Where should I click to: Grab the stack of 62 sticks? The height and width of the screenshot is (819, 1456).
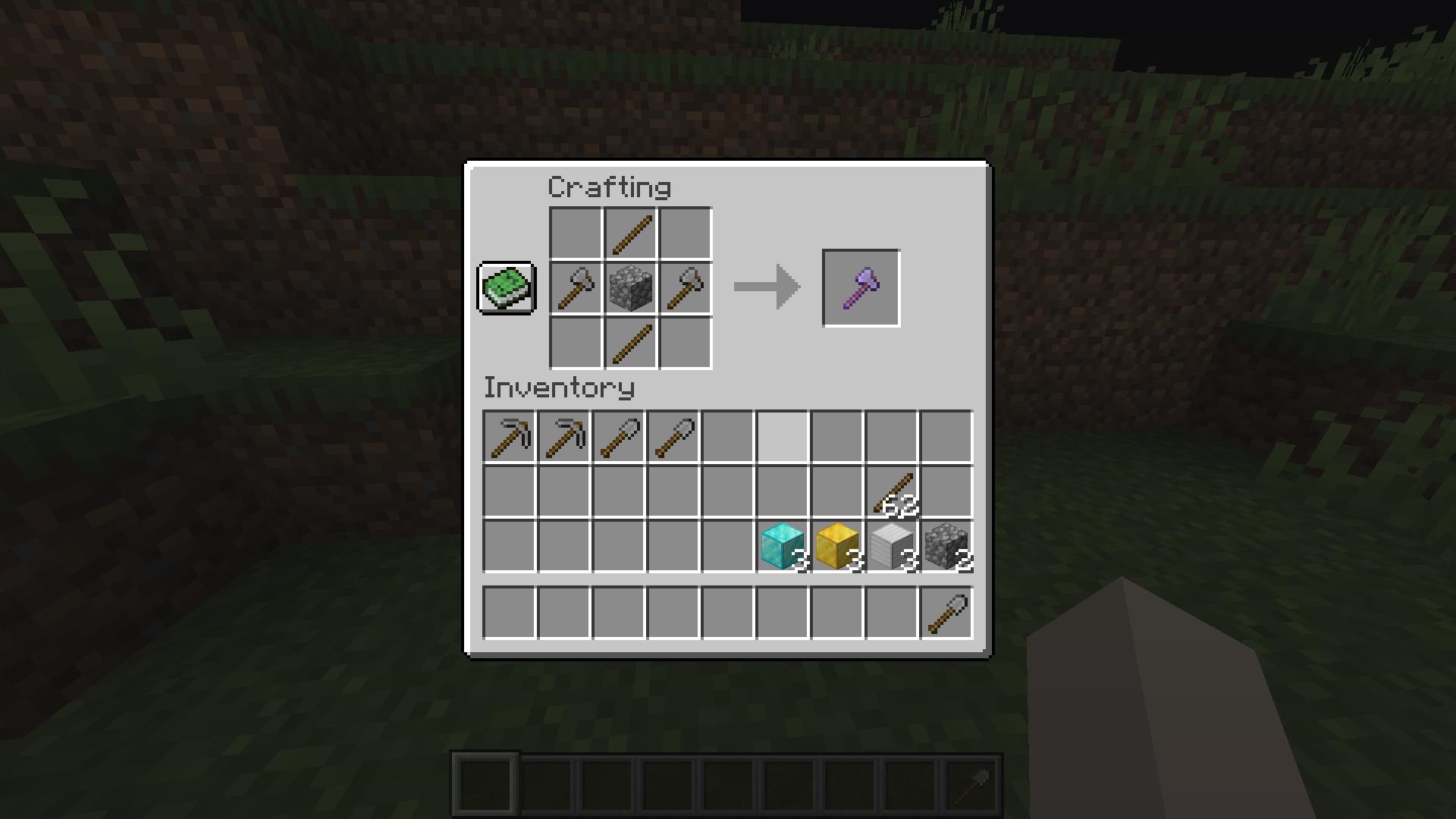pos(893,489)
